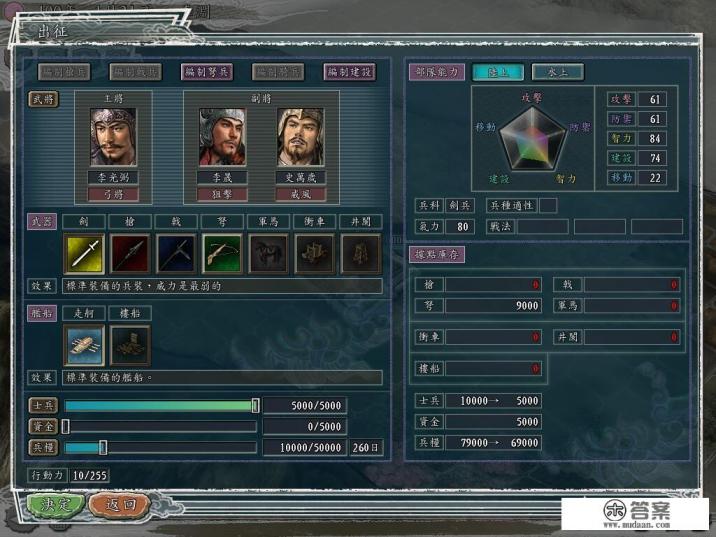Select the 編制建設 construction formation button
The width and height of the screenshot is (716, 537).
click(349, 72)
